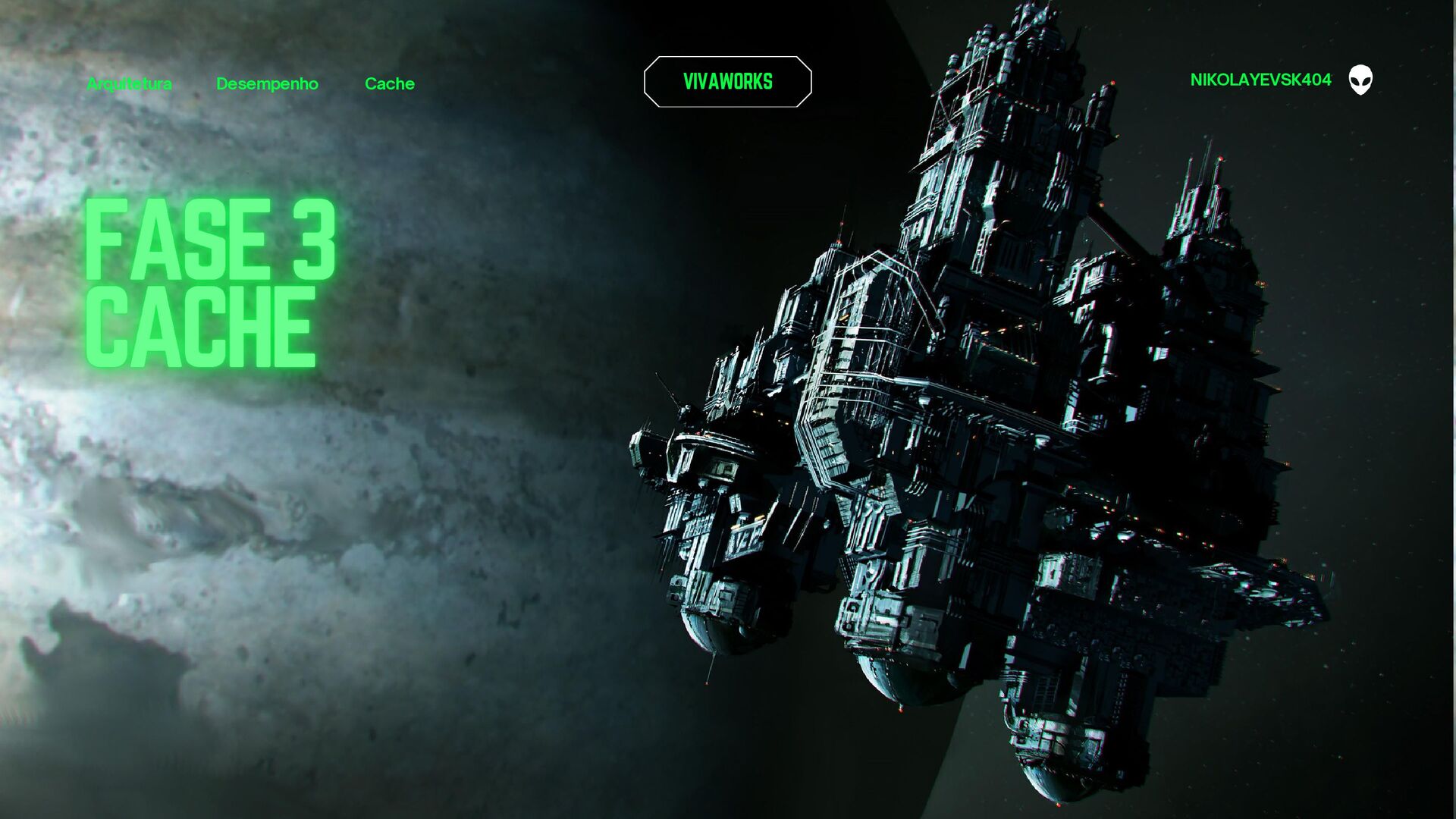Image resolution: width=1456 pixels, height=819 pixels.
Task: Click the alien head avatar icon
Action: 1360,80
